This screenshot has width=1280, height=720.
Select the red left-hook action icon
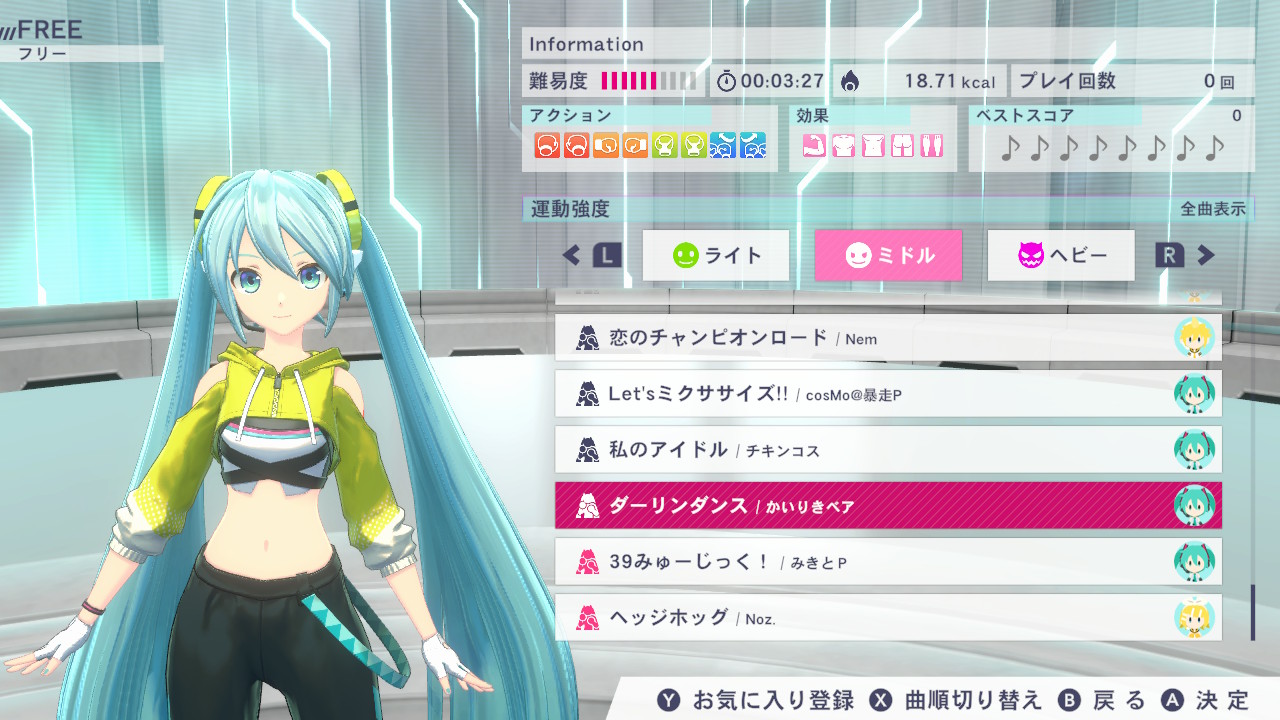coord(547,146)
